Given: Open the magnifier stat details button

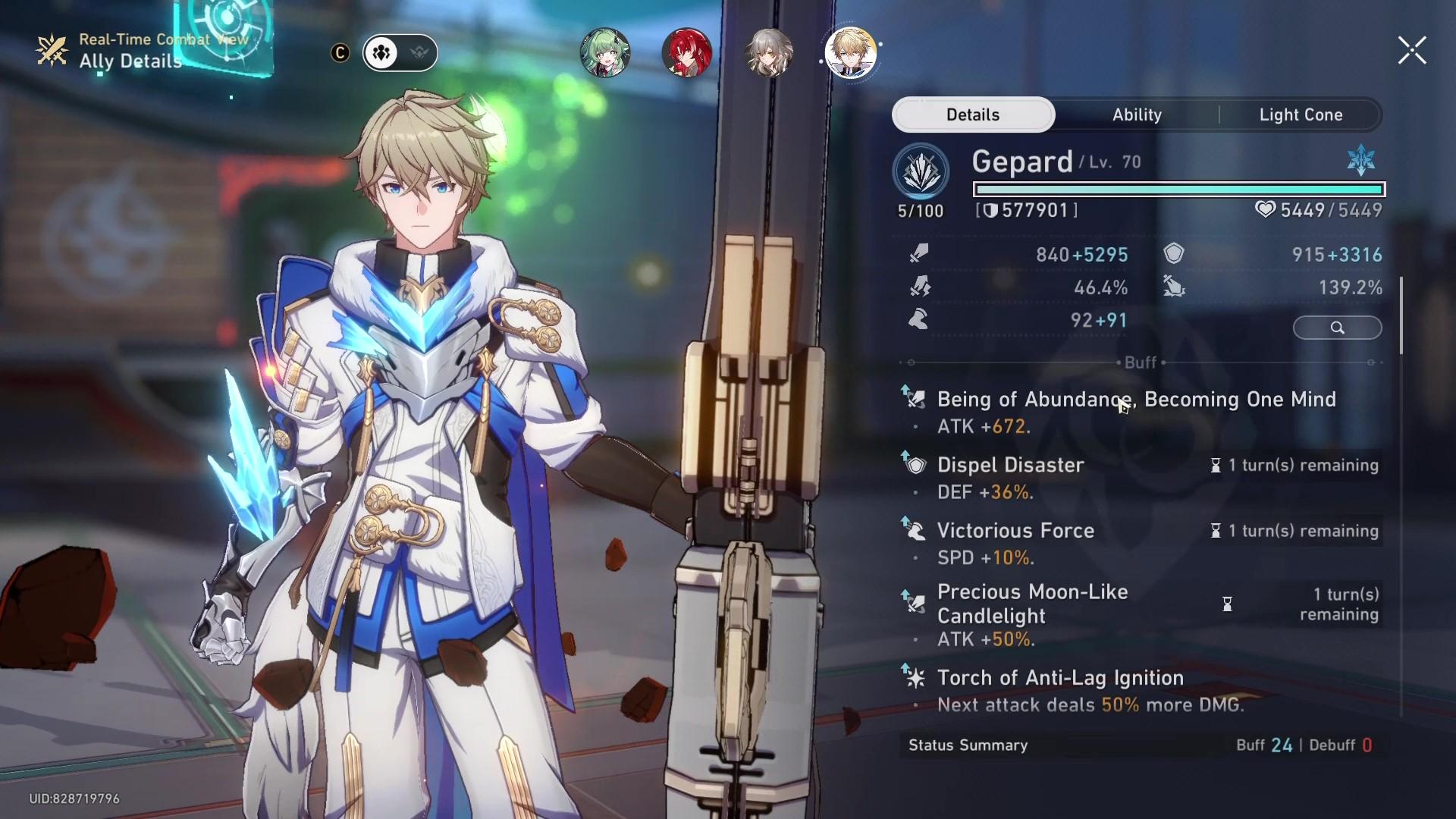Looking at the screenshot, I should pos(1337,328).
